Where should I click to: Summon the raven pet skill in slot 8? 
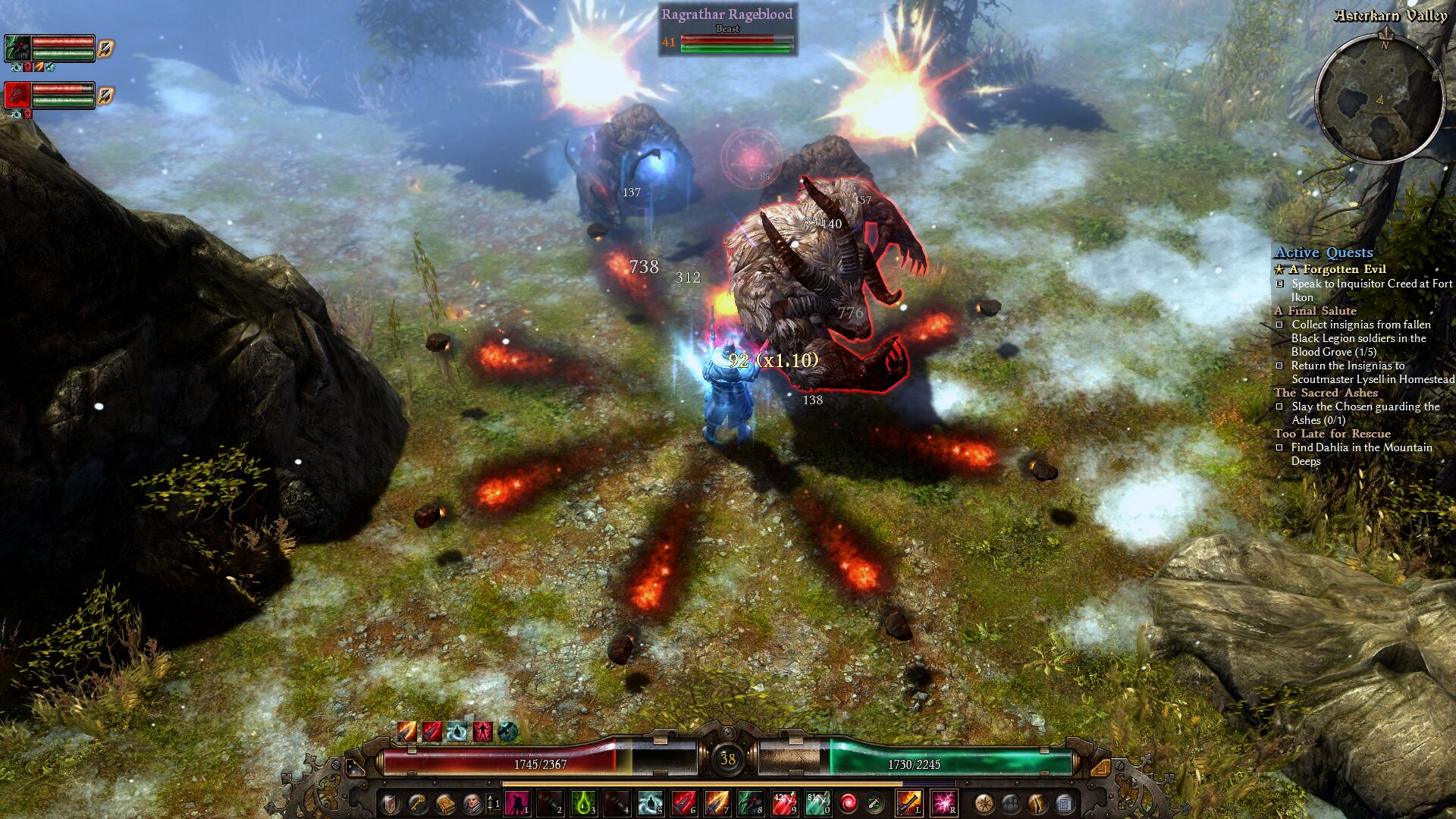(750, 803)
